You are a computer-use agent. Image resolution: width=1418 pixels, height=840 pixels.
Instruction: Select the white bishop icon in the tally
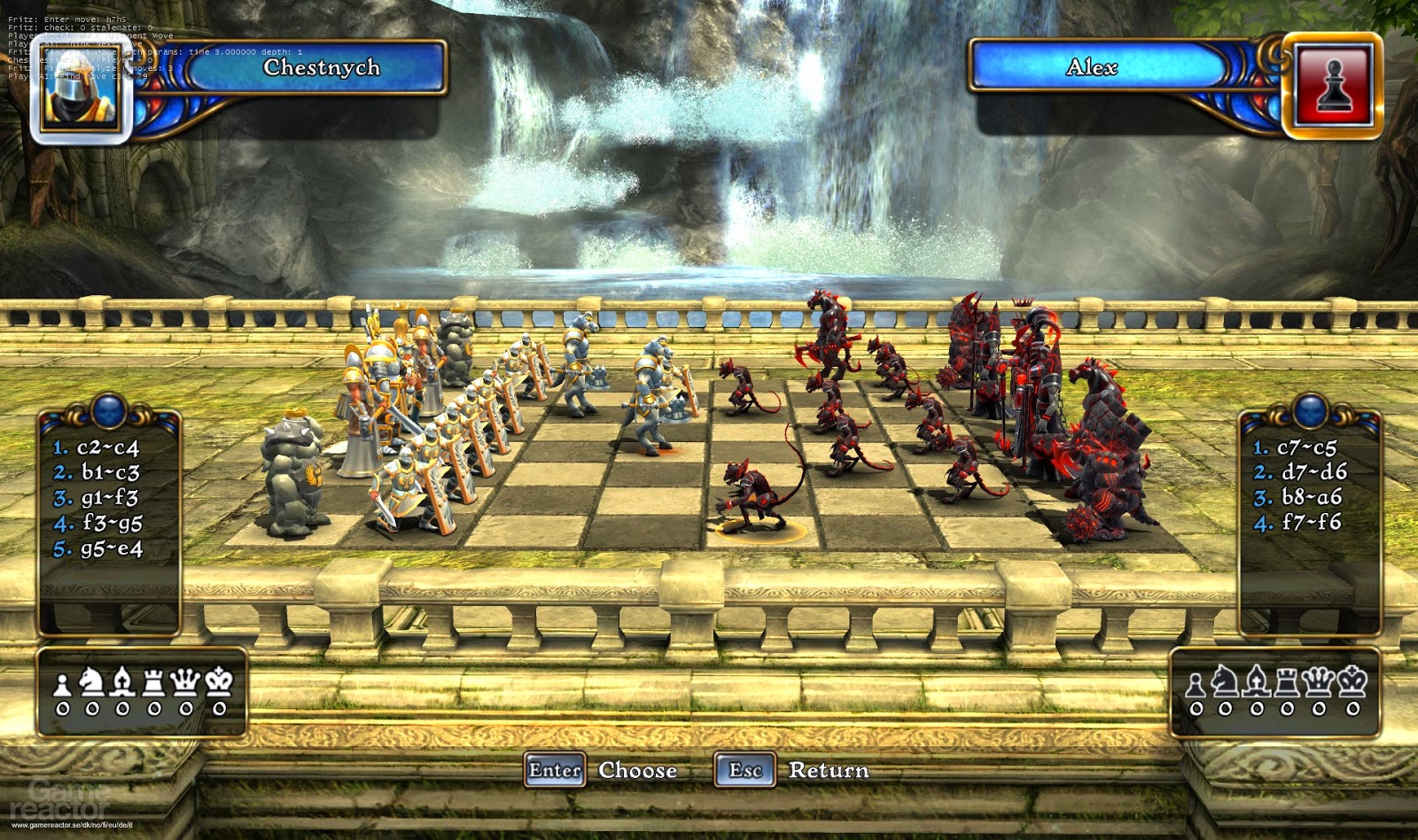pyautogui.click(x=122, y=682)
